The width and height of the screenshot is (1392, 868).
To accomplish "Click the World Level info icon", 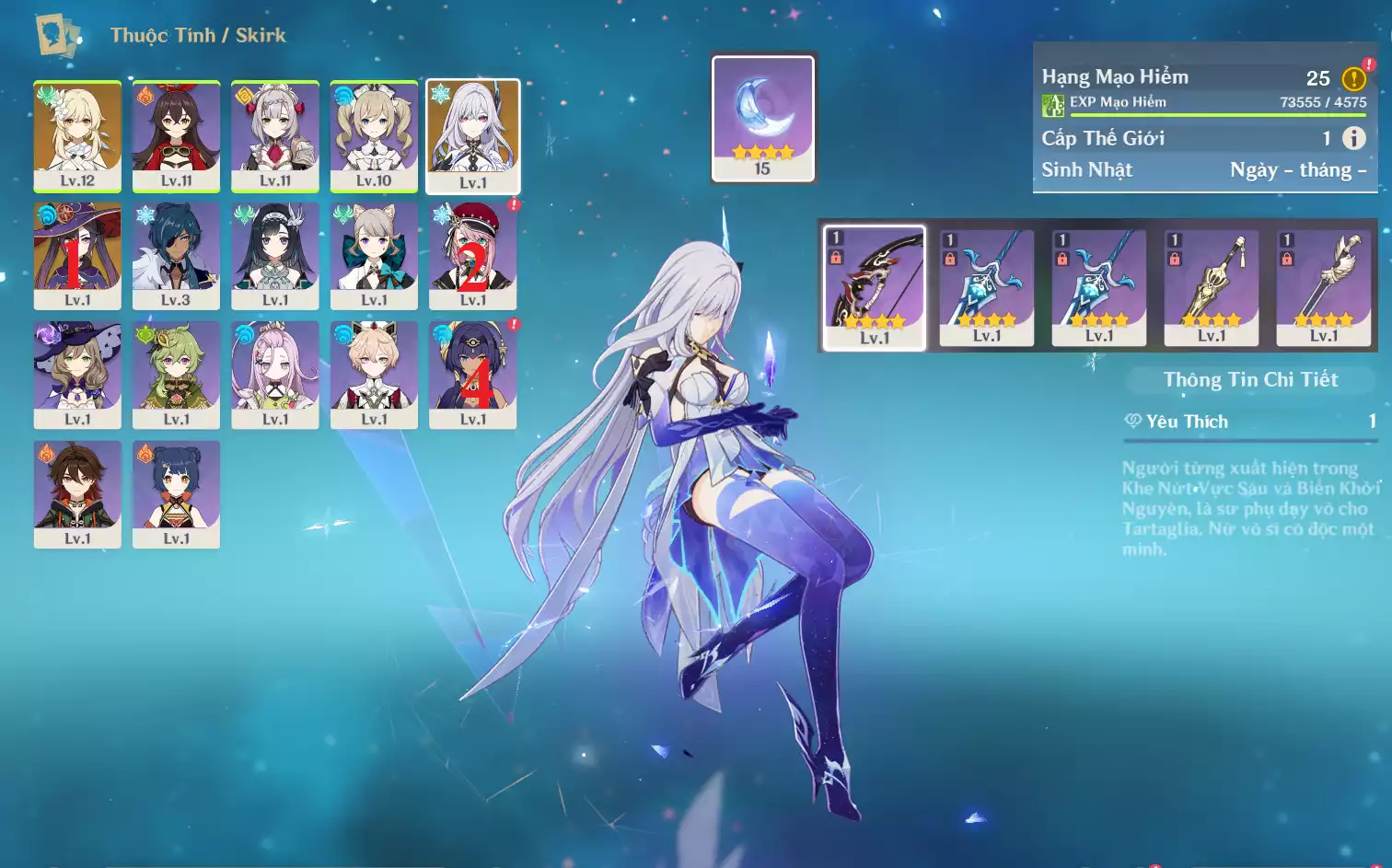I will click(x=1353, y=138).
